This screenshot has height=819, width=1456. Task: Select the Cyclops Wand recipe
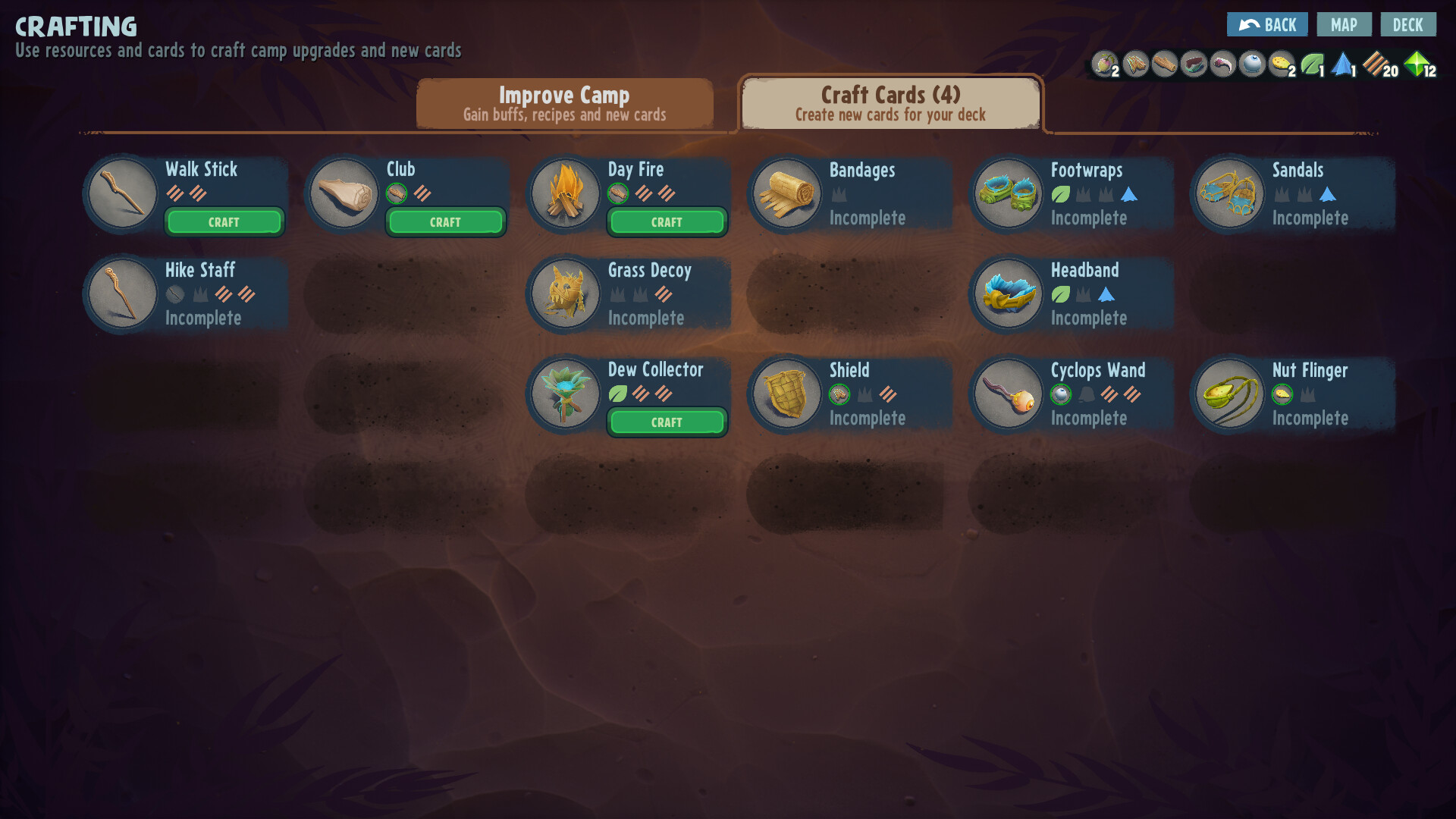[x=1071, y=394]
